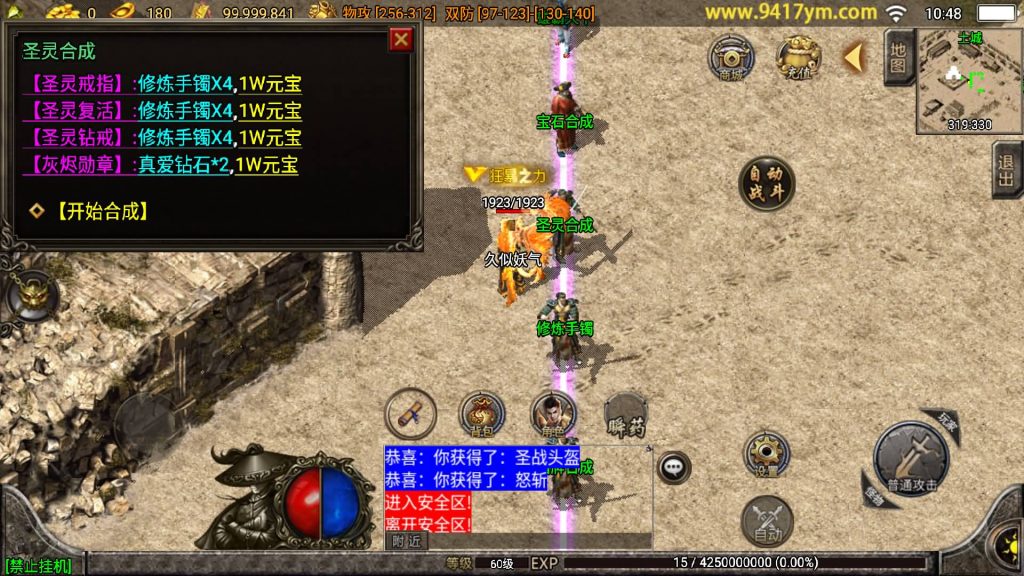
Task: Open the 背包 bag
Action: [482, 414]
